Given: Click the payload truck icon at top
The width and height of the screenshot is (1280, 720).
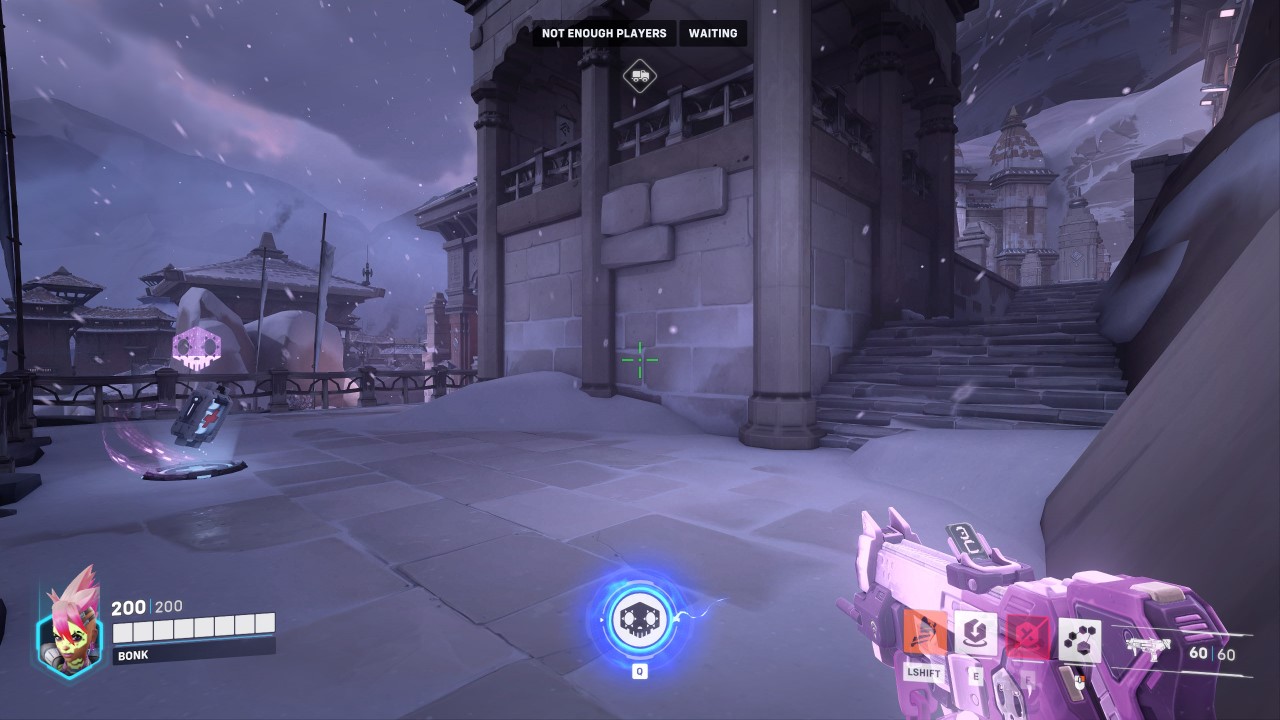Looking at the screenshot, I should click(639, 76).
